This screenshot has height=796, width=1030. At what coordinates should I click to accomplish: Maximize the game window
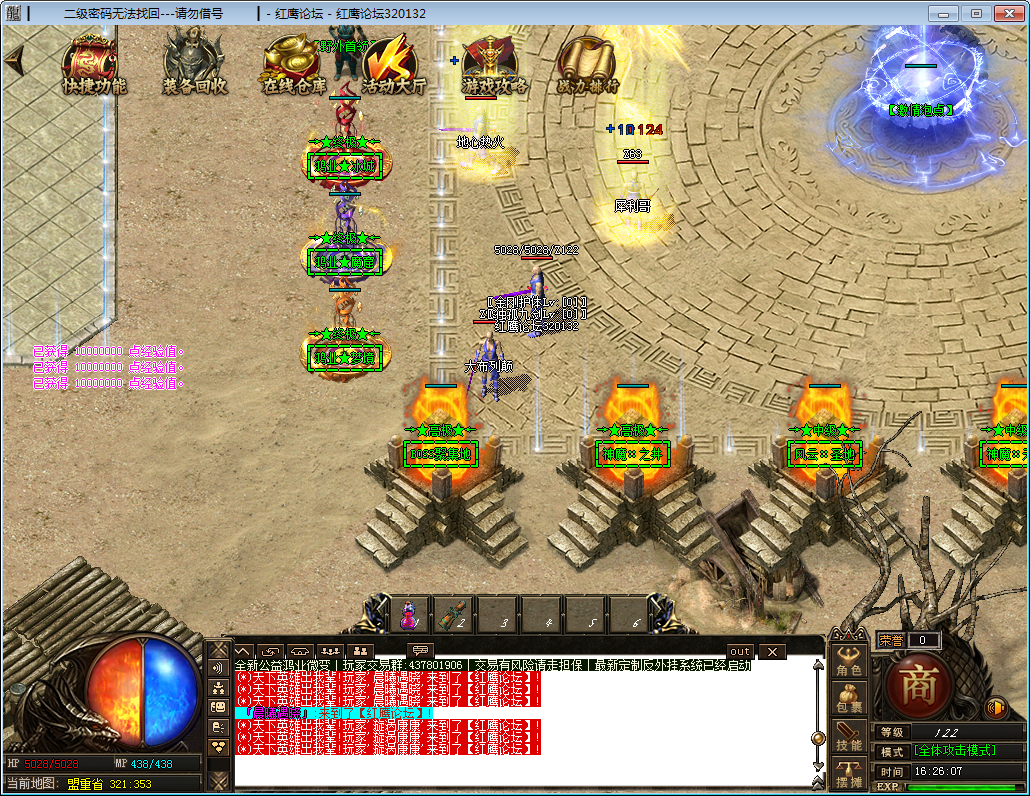coord(976,13)
